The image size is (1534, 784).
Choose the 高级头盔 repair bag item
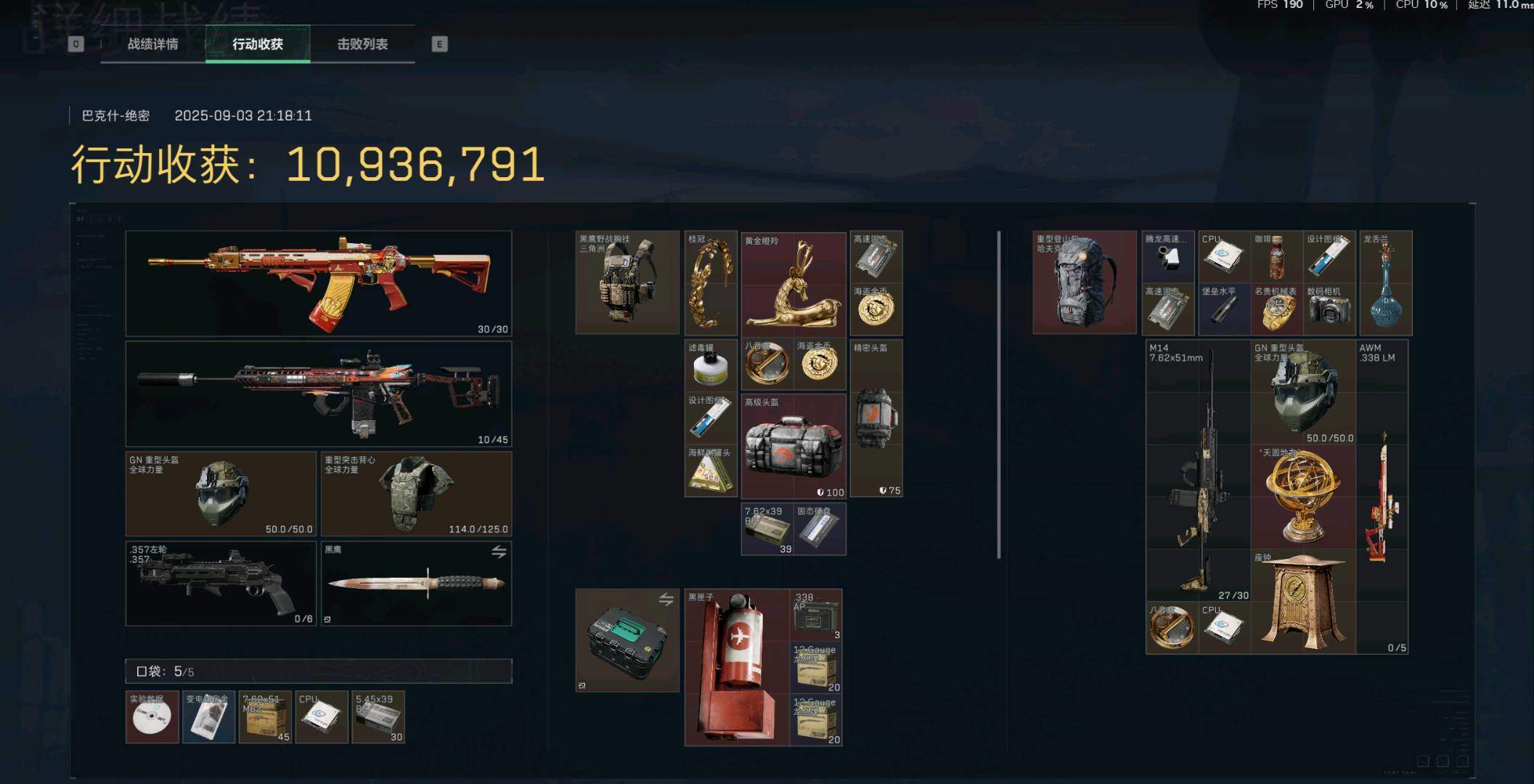[793, 446]
